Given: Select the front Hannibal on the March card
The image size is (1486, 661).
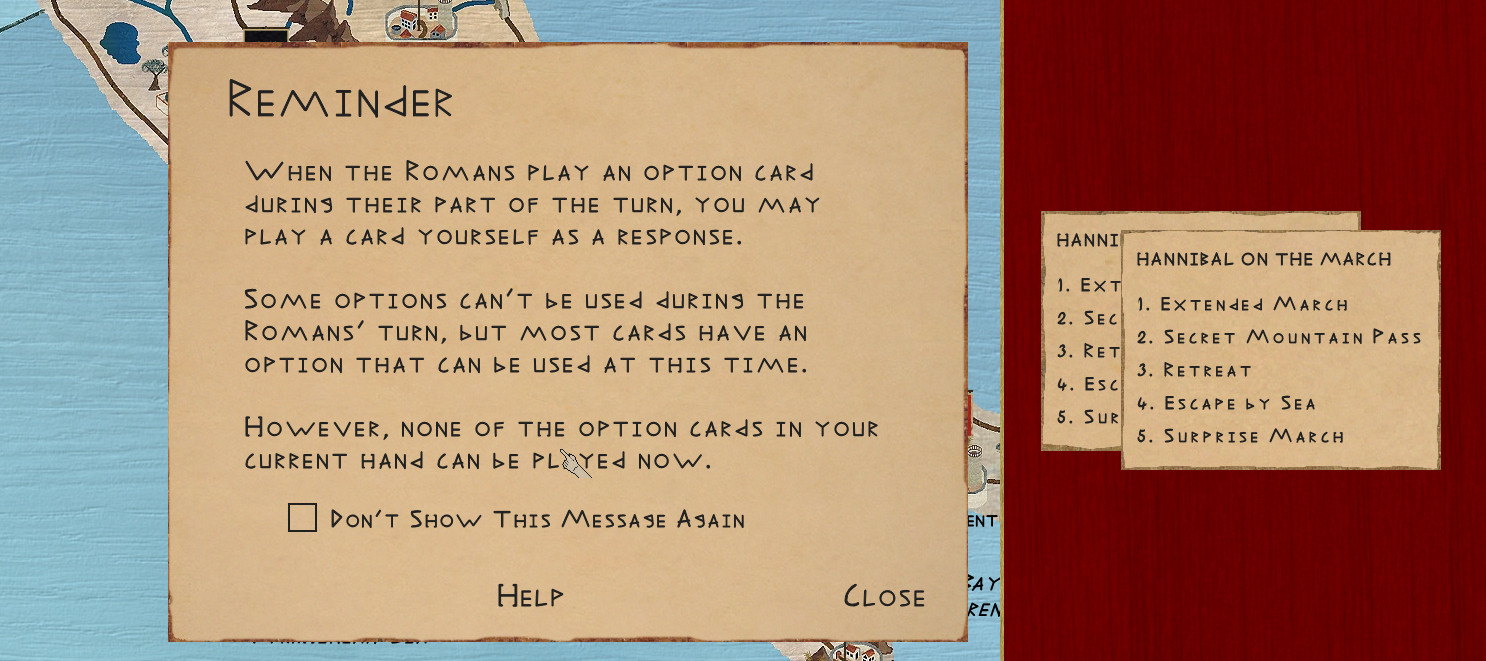Looking at the screenshot, I should click(1280, 350).
